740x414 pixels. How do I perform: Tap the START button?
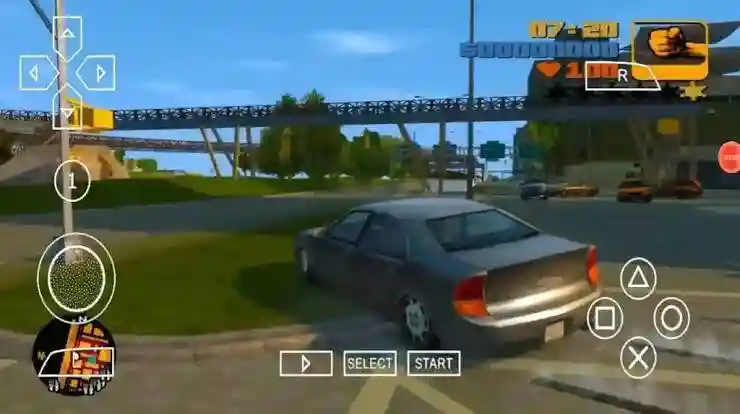point(434,363)
